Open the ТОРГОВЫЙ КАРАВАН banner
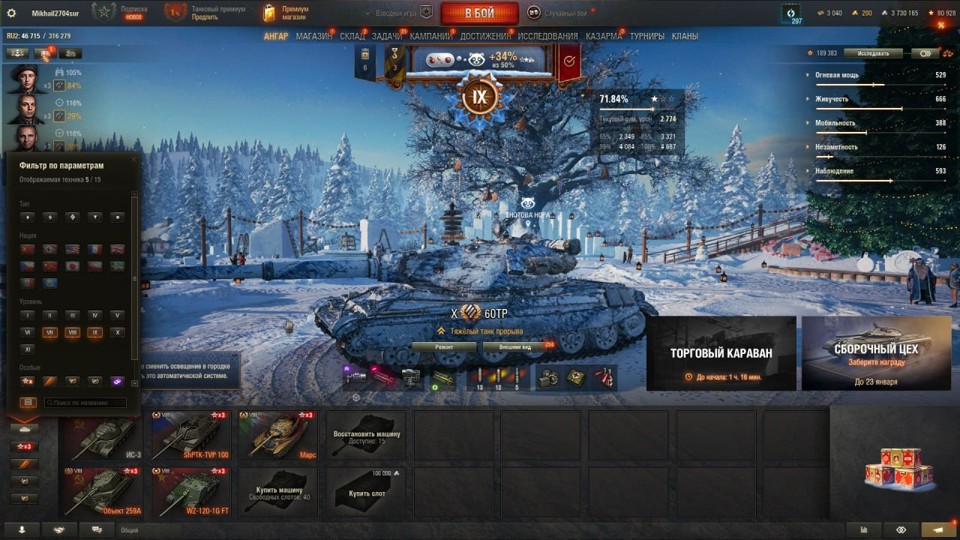 (x=721, y=353)
